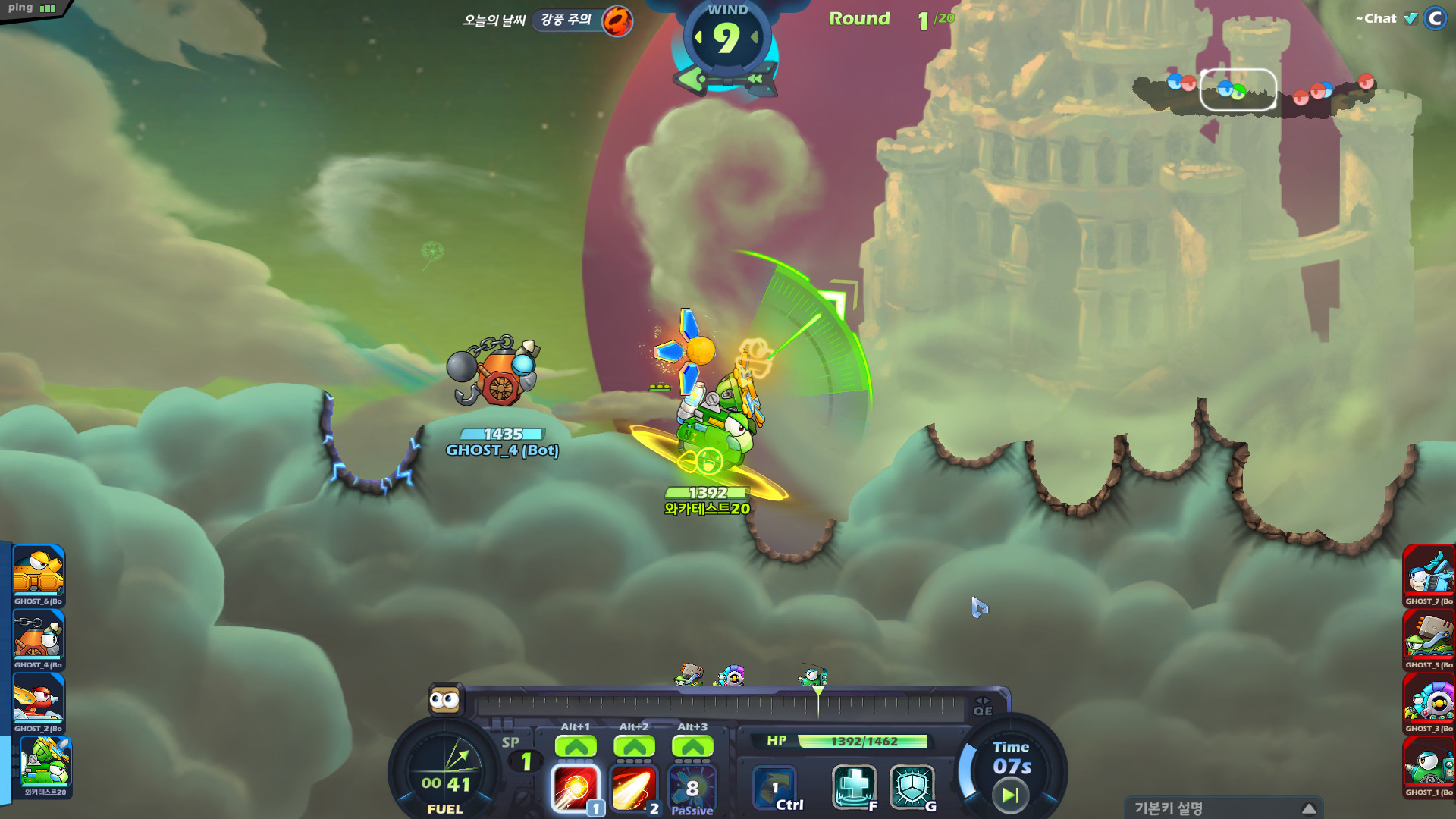Click the Passive skill icon
Viewport: 1456px width, 819px height.
tap(692, 789)
